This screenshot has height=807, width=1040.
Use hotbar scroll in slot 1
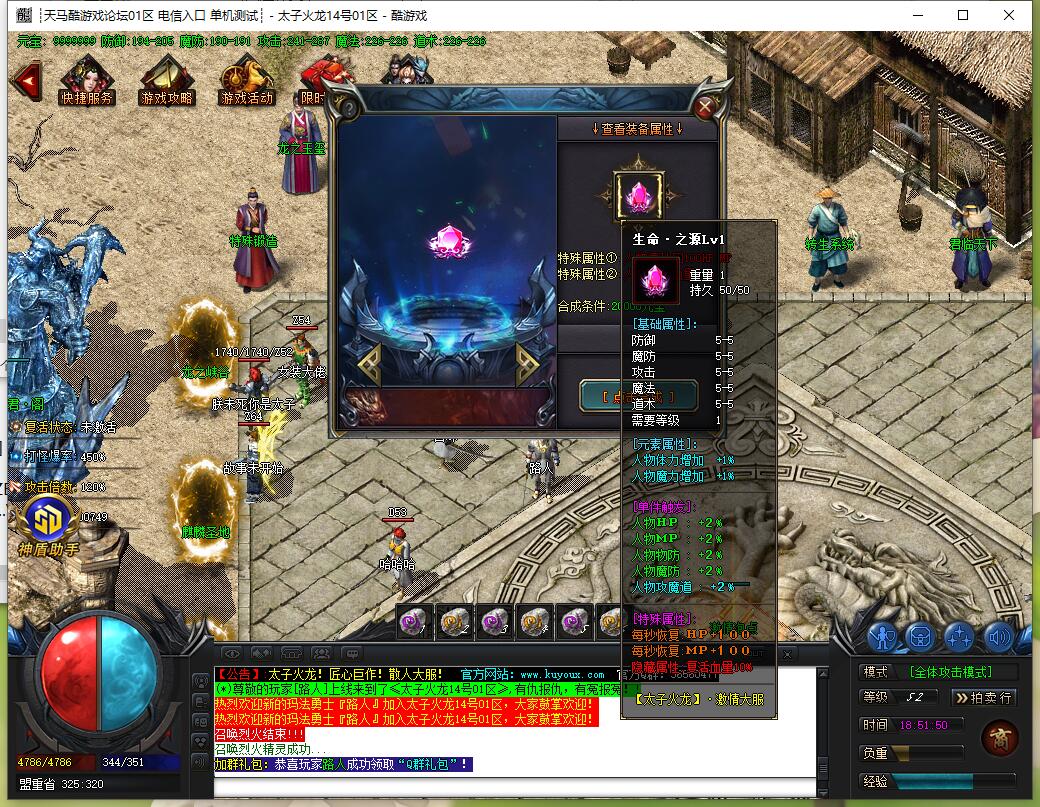(415, 621)
